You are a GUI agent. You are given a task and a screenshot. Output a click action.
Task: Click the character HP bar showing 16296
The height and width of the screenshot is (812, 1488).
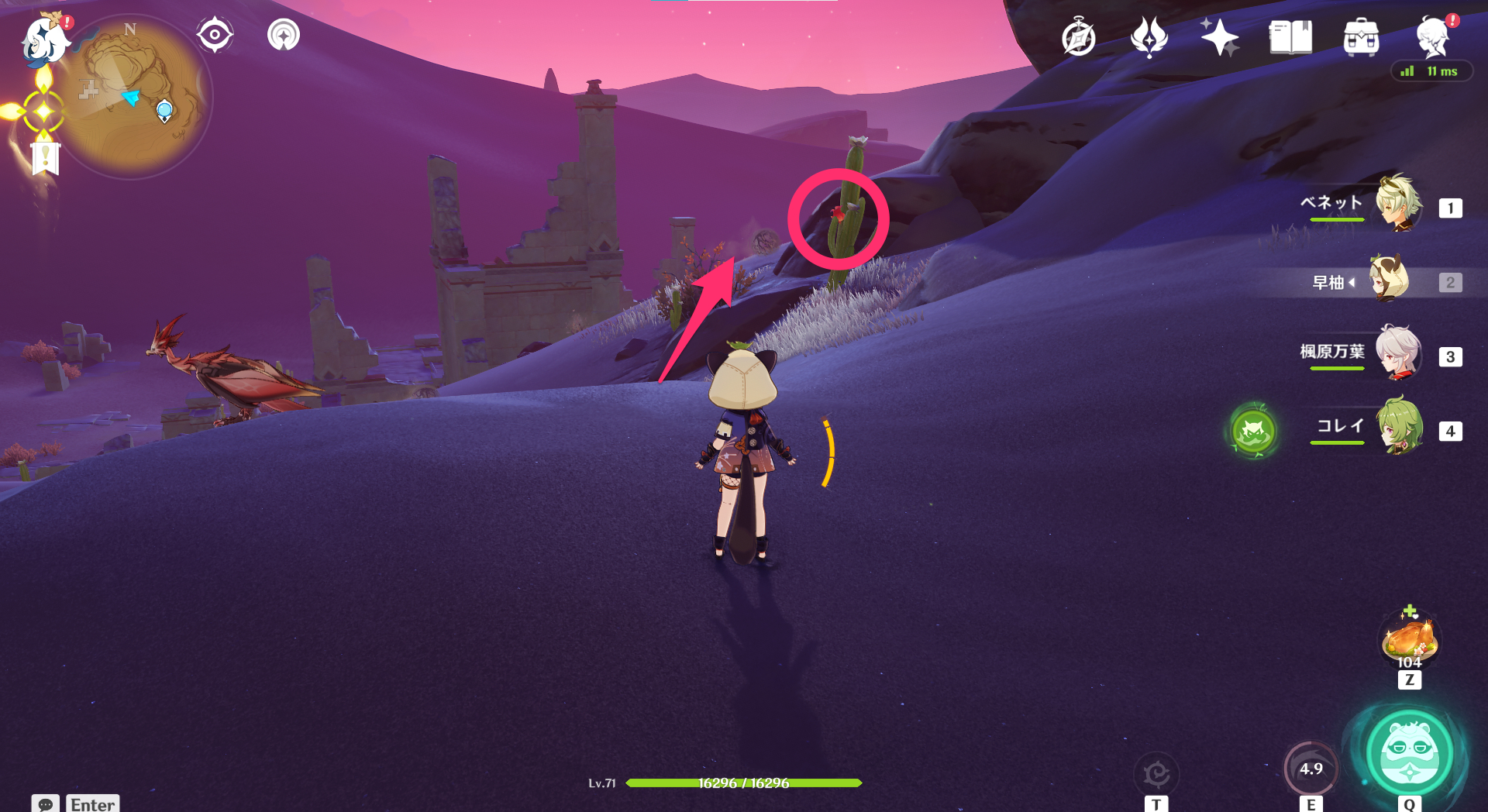(x=744, y=783)
